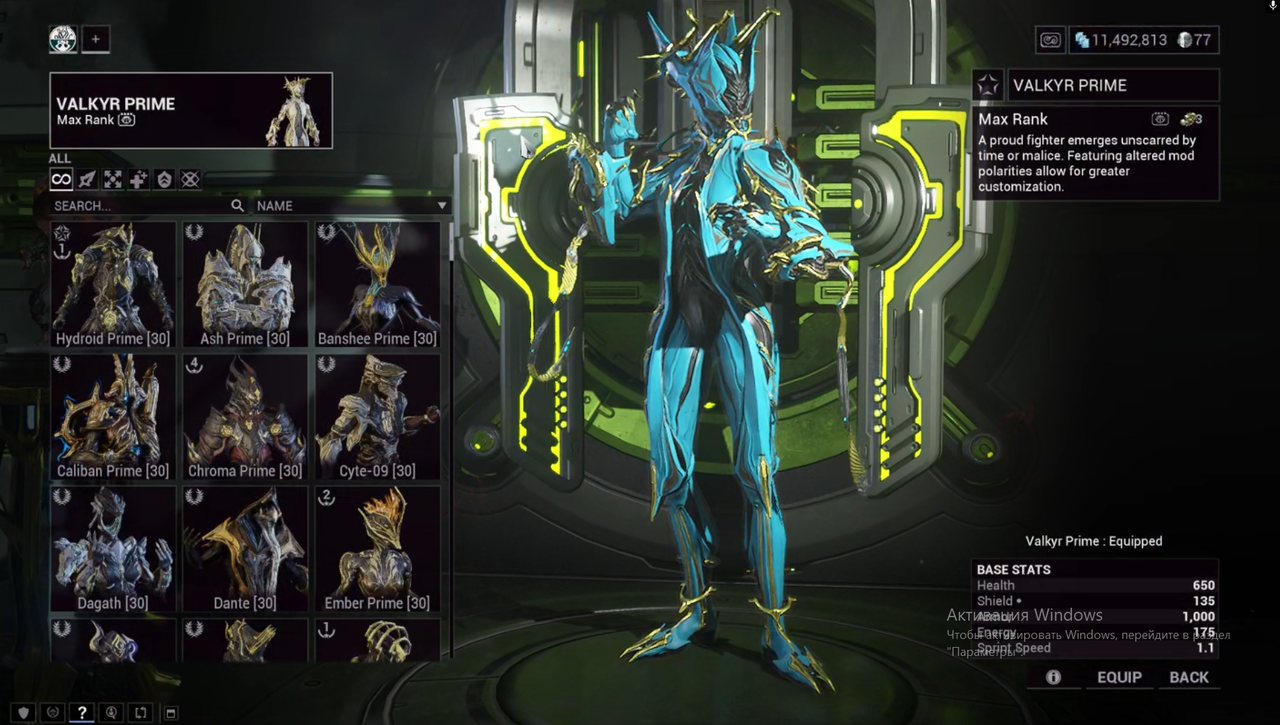The image size is (1280, 725).
Task: Open the info button beside Equip
Action: click(x=1053, y=677)
